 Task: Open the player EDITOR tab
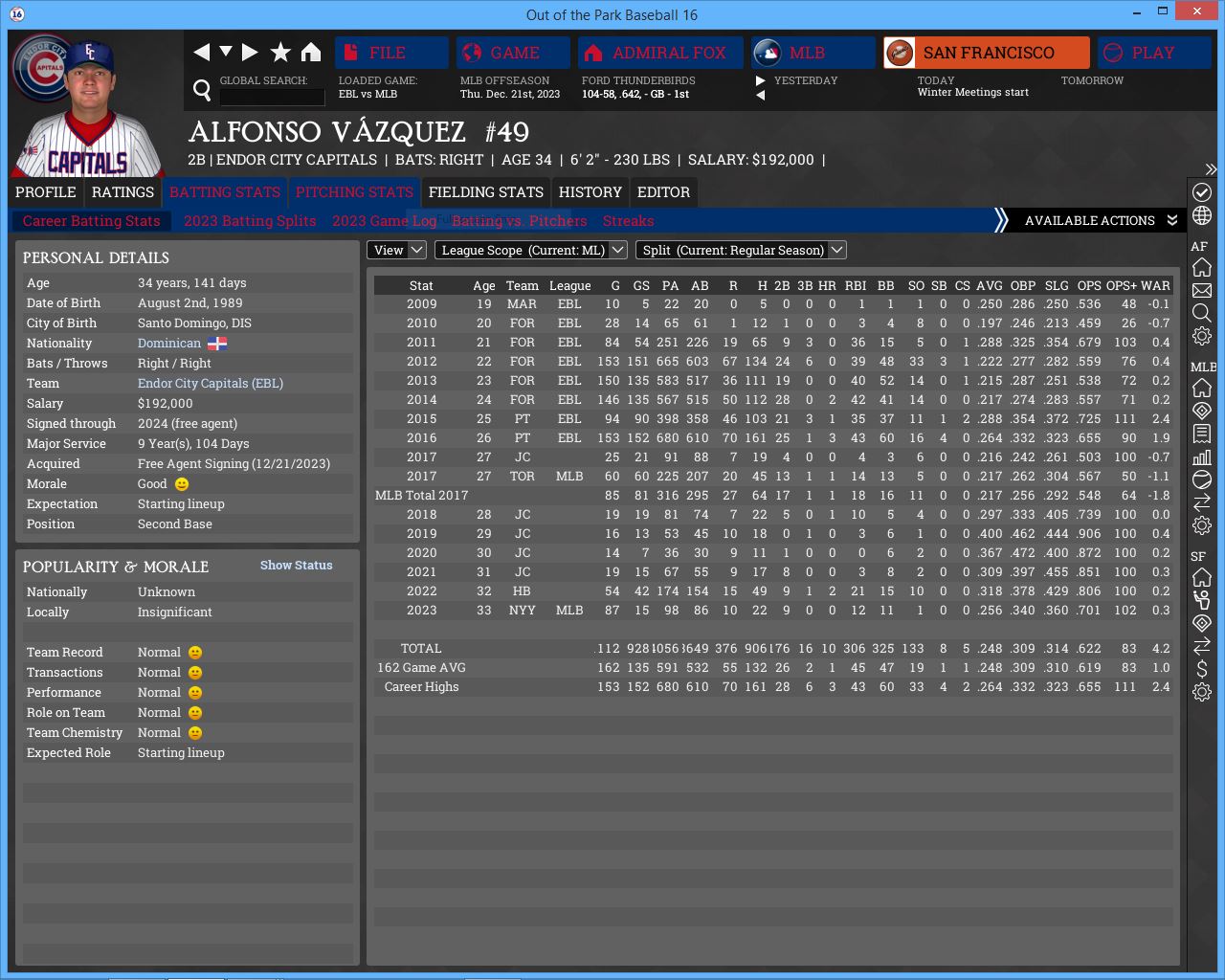(663, 192)
